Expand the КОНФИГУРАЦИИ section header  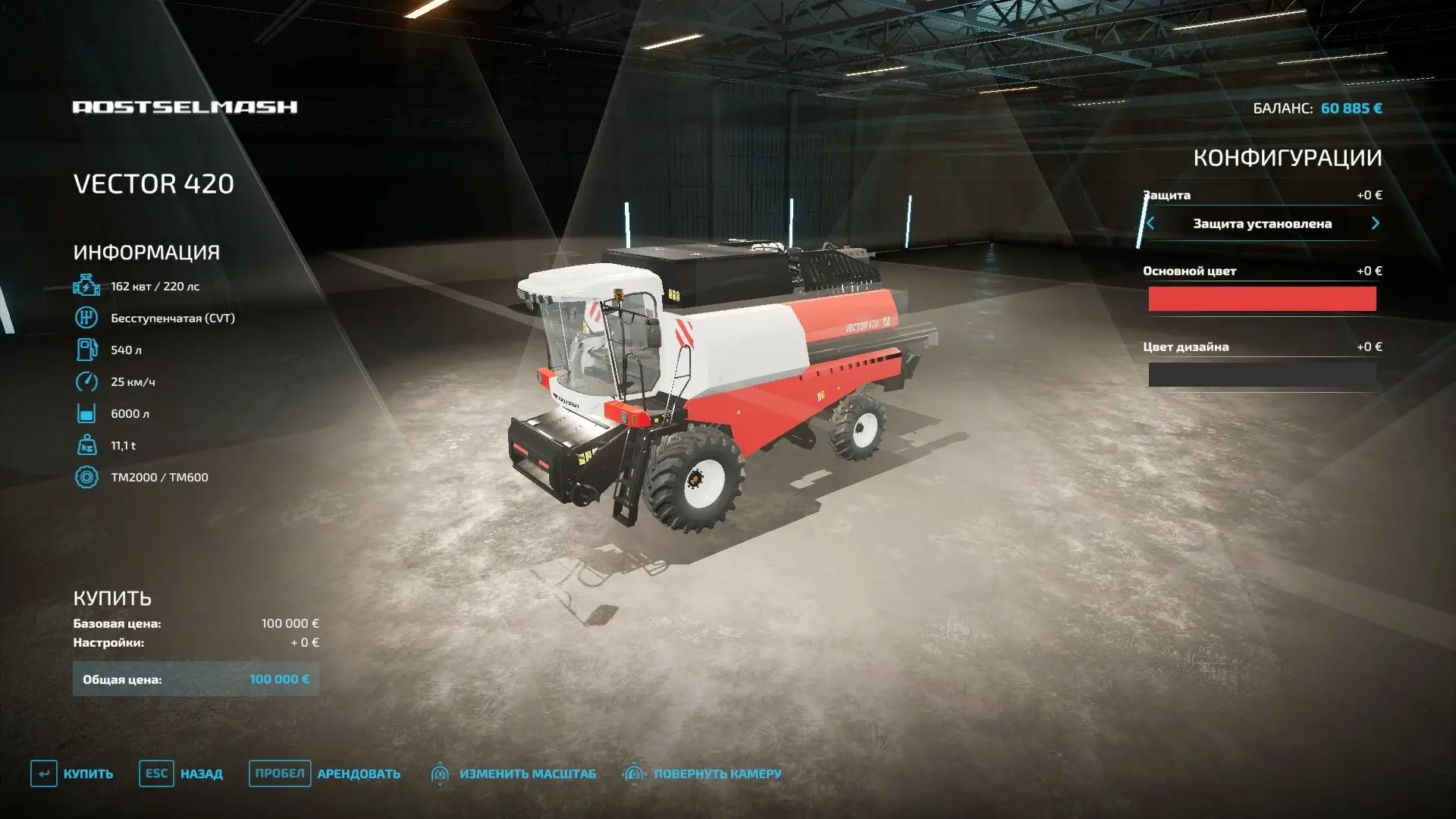tap(1288, 157)
